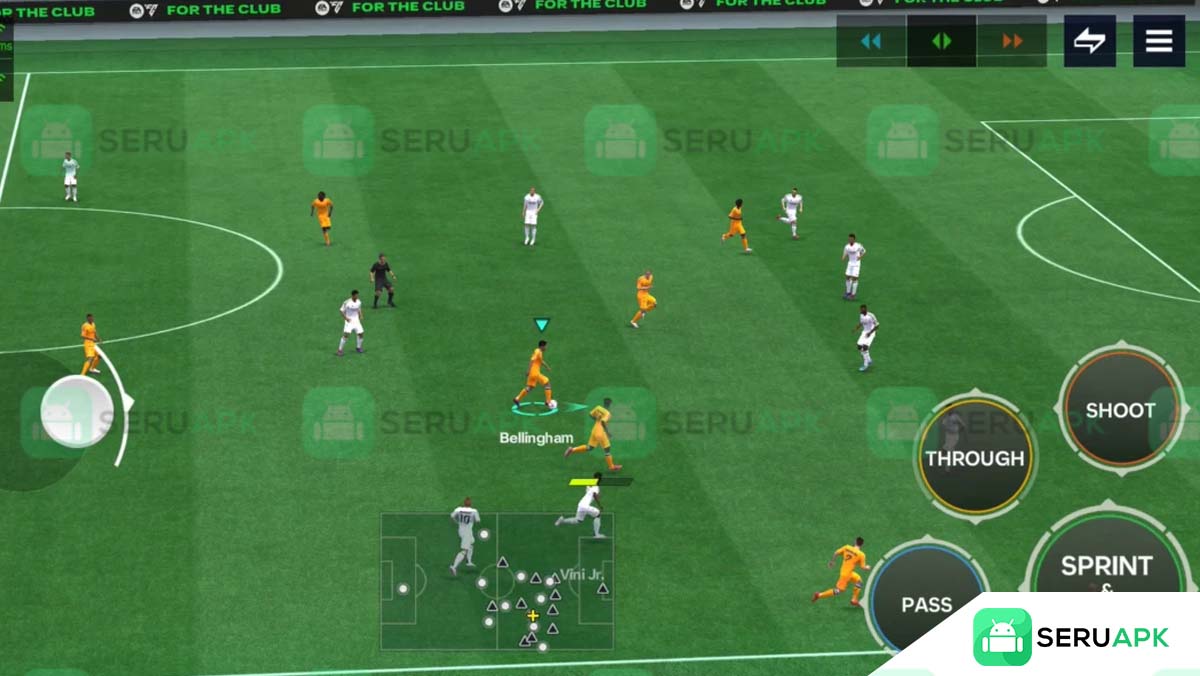Hit the PASS button
This screenshot has width=1200, height=676.
pyautogui.click(x=926, y=604)
